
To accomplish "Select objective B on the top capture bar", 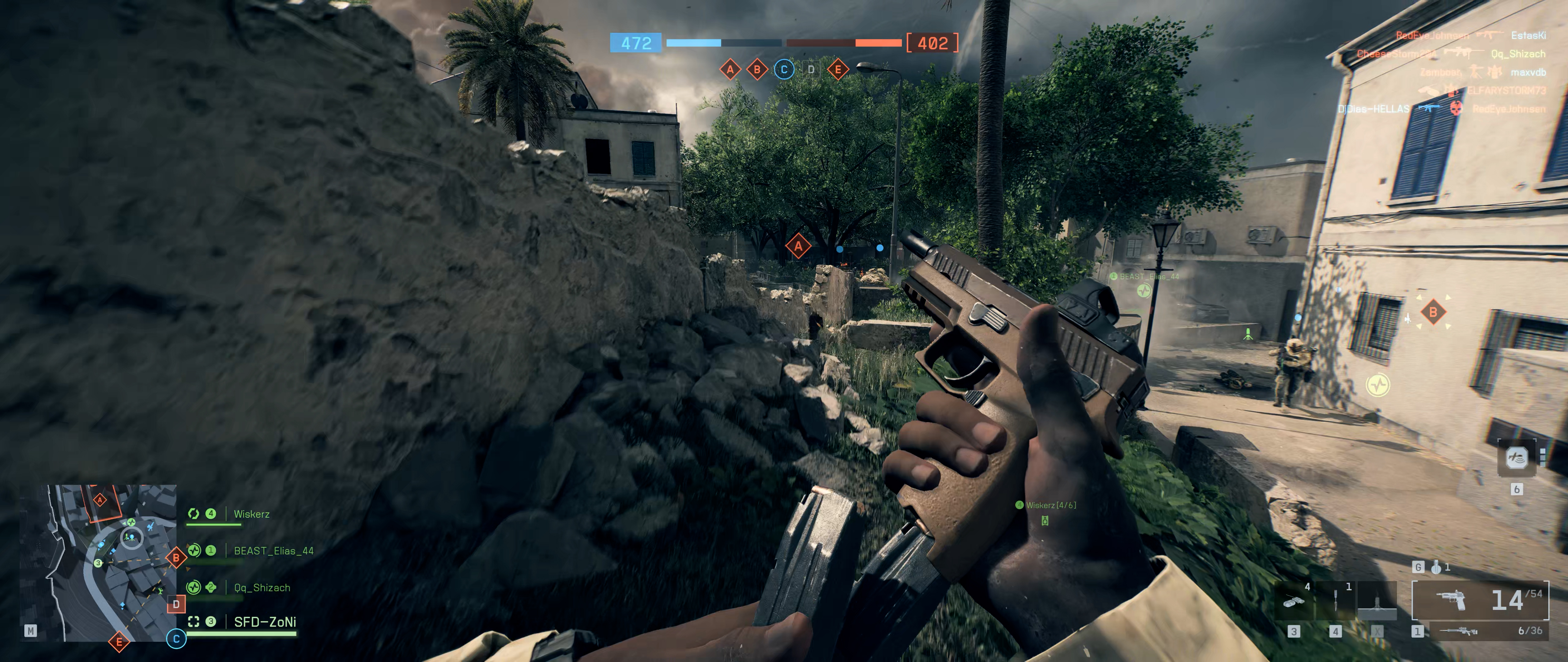I will click(x=757, y=70).
